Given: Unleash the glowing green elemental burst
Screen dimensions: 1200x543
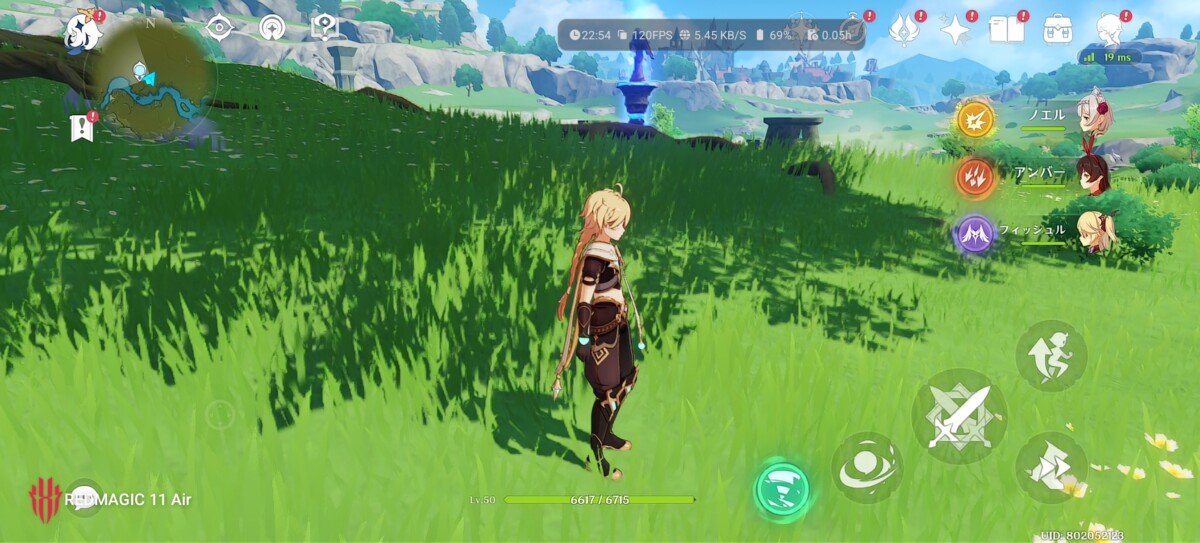Looking at the screenshot, I should coord(782,490).
